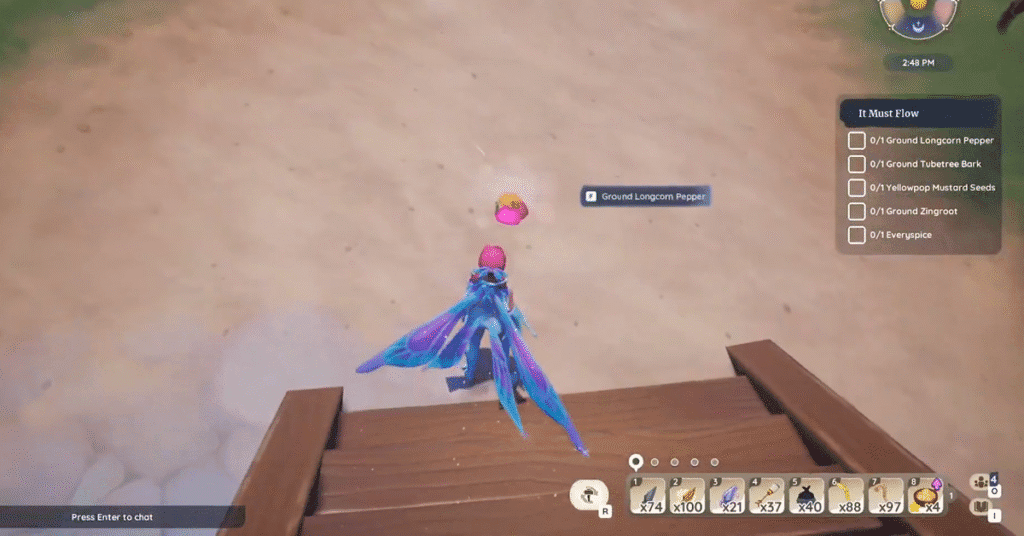
Task: Activate the round tool-swap button
Action: 590,494
